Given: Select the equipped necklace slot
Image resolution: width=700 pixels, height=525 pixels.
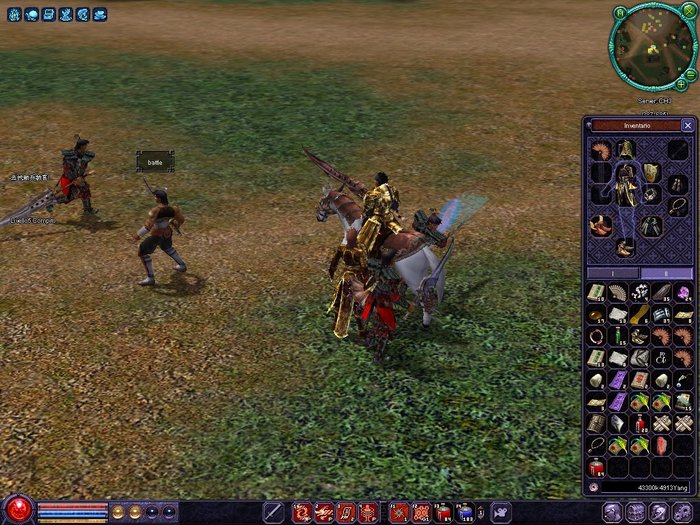Looking at the screenshot, I should click(678, 204).
